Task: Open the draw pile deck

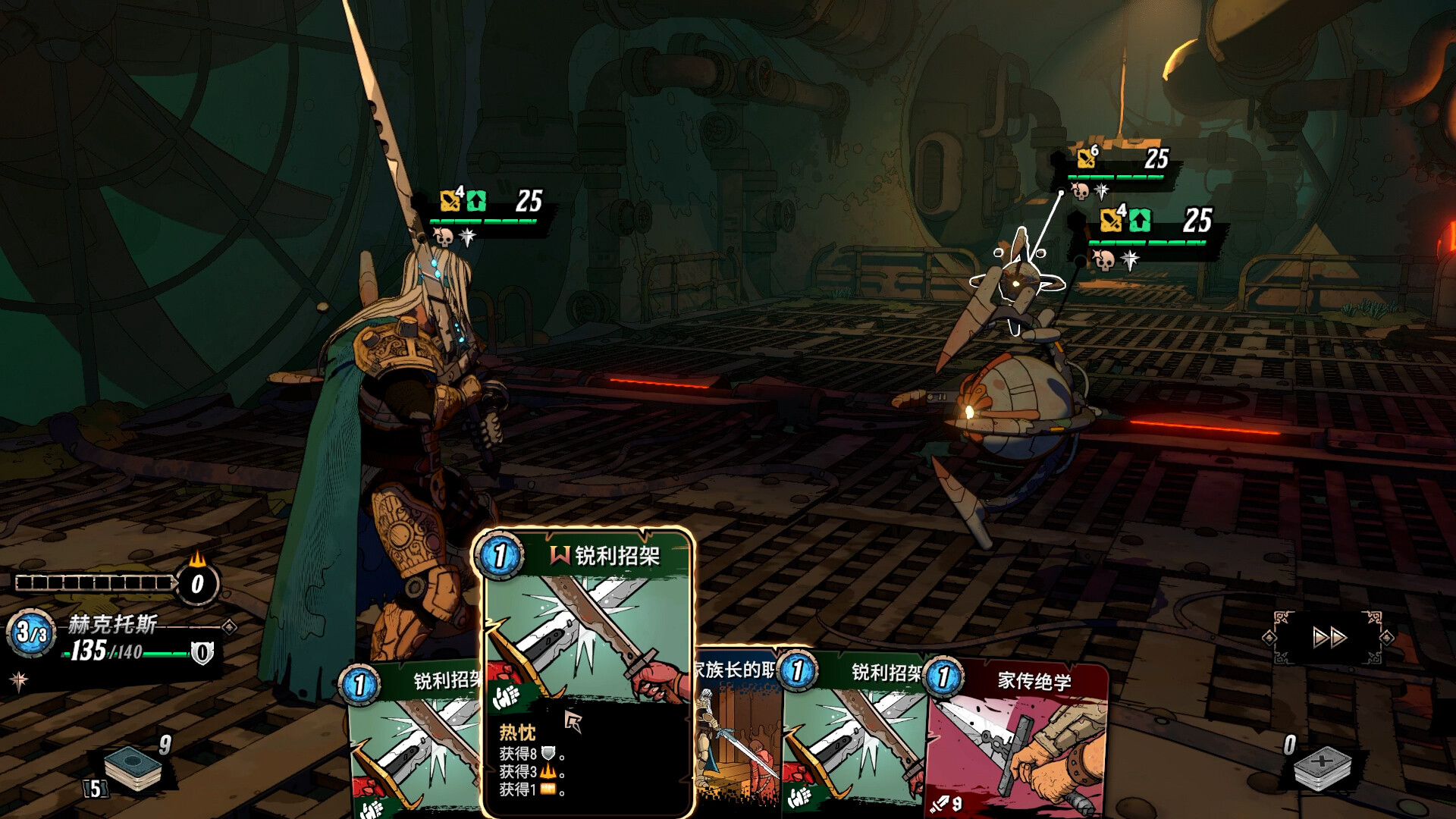Action: point(133,767)
